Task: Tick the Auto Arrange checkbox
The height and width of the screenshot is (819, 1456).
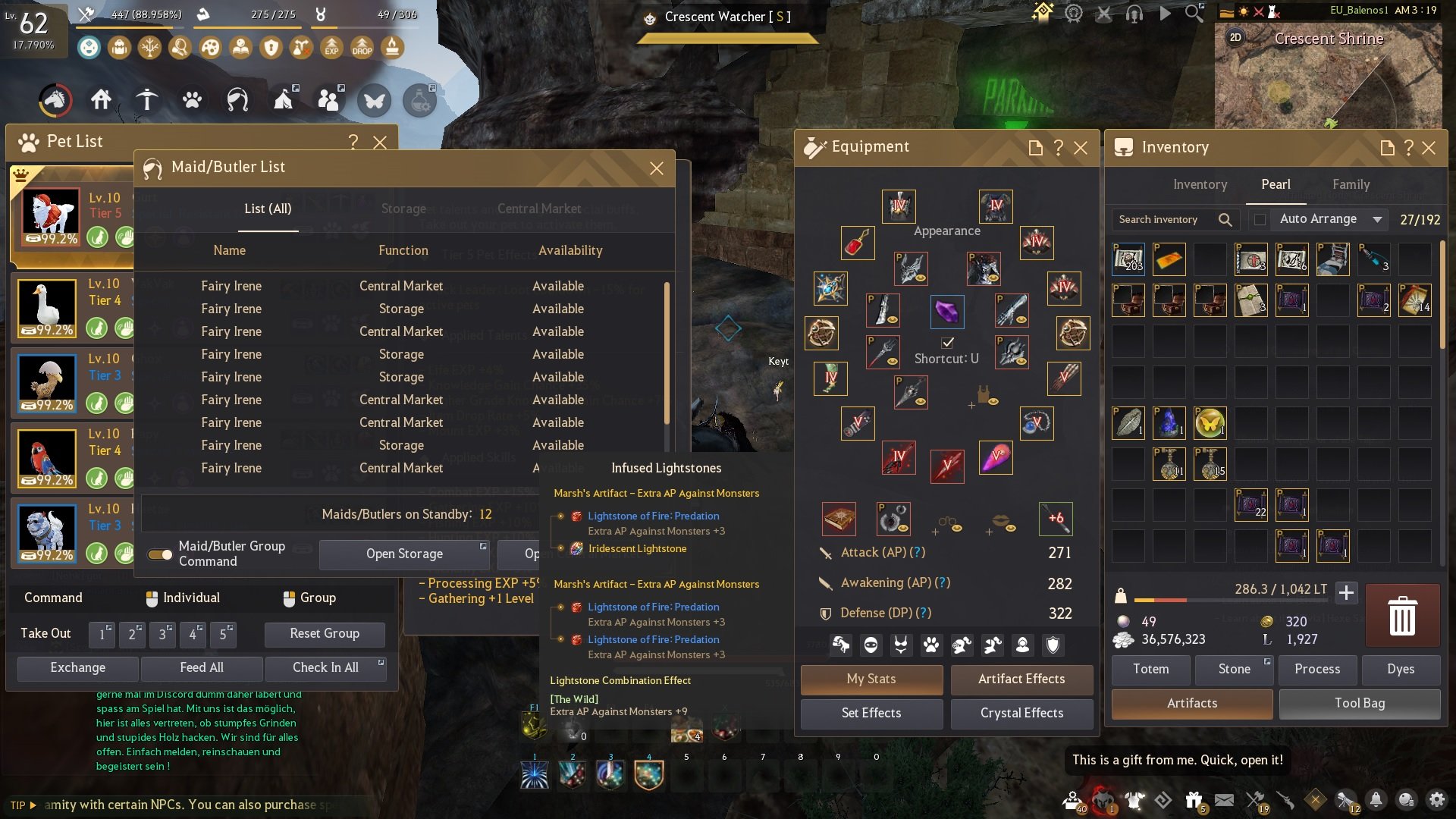Action: pyautogui.click(x=1260, y=220)
